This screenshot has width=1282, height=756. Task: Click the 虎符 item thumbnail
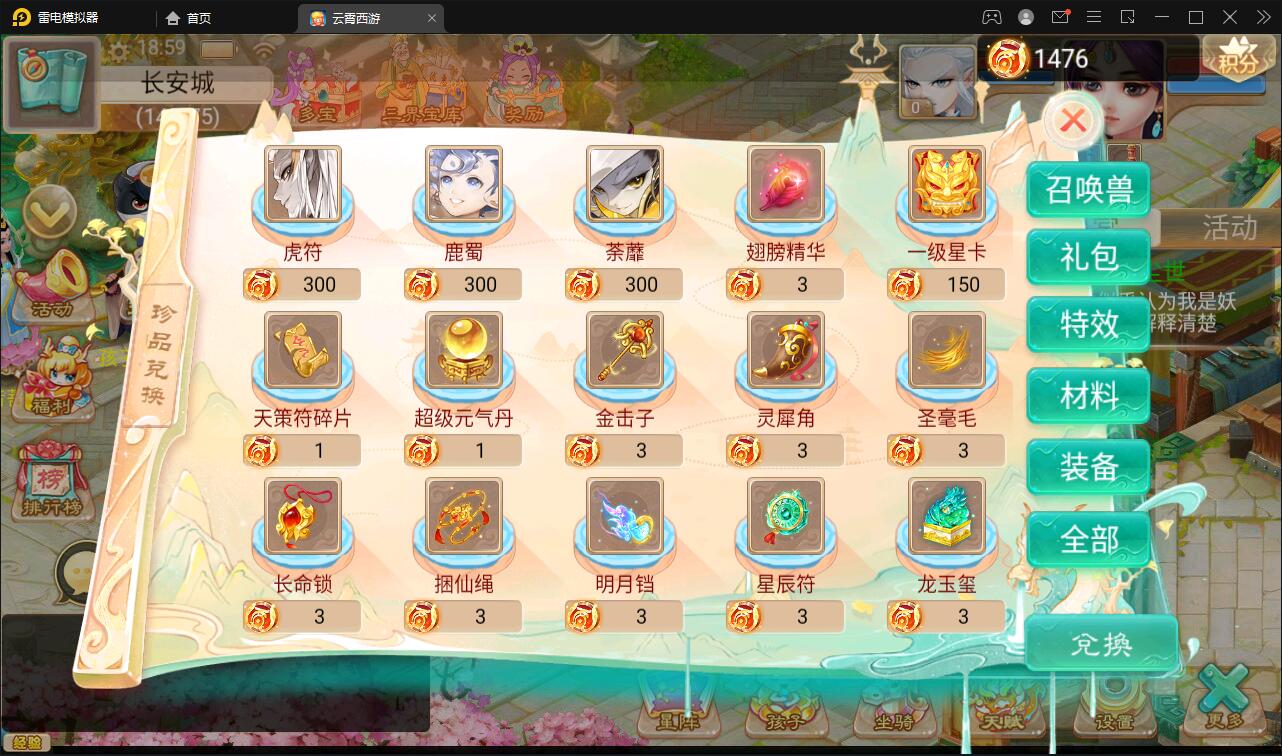click(x=302, y=184)
